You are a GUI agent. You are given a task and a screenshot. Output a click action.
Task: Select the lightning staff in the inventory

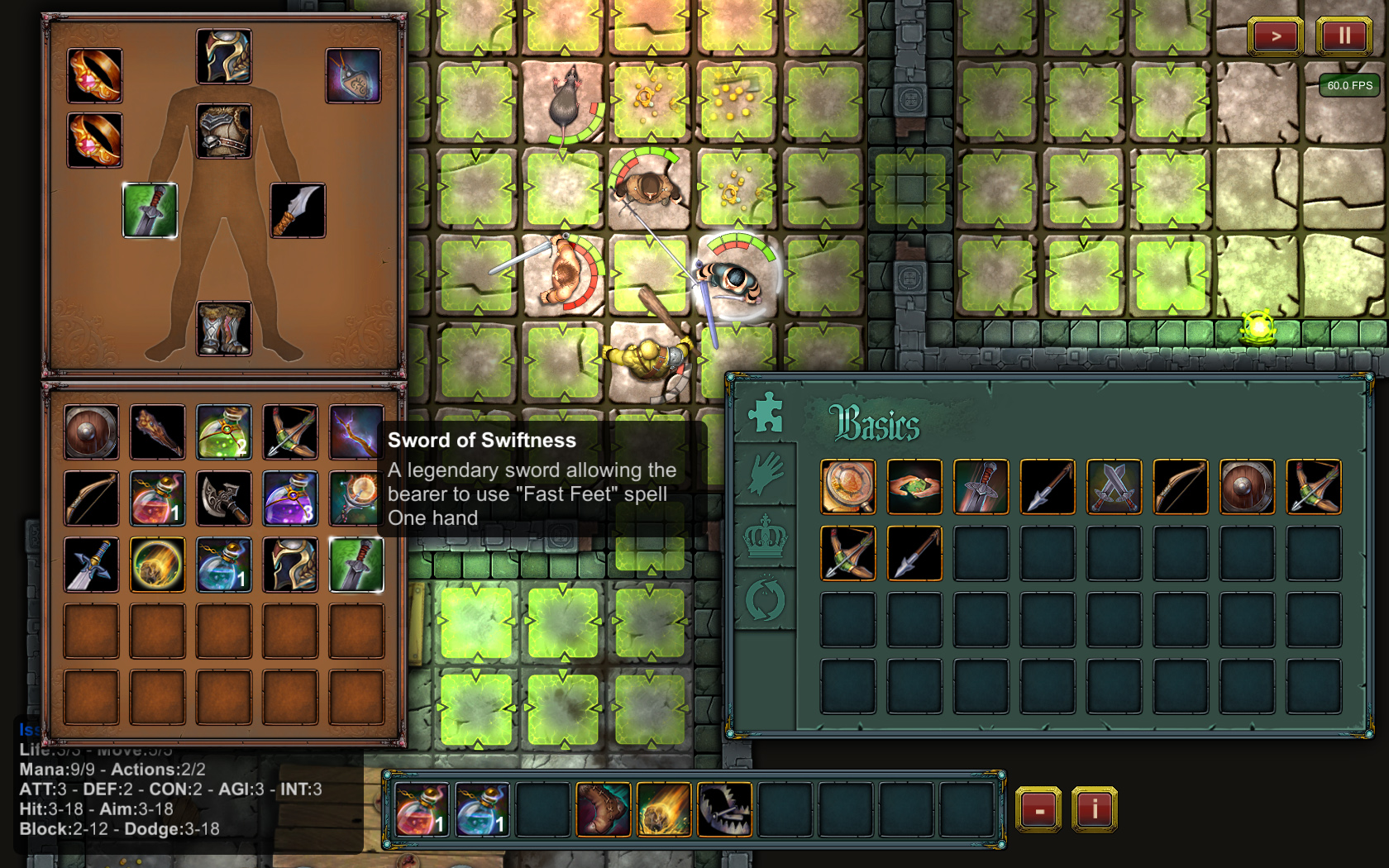click(x=356, y=432)
